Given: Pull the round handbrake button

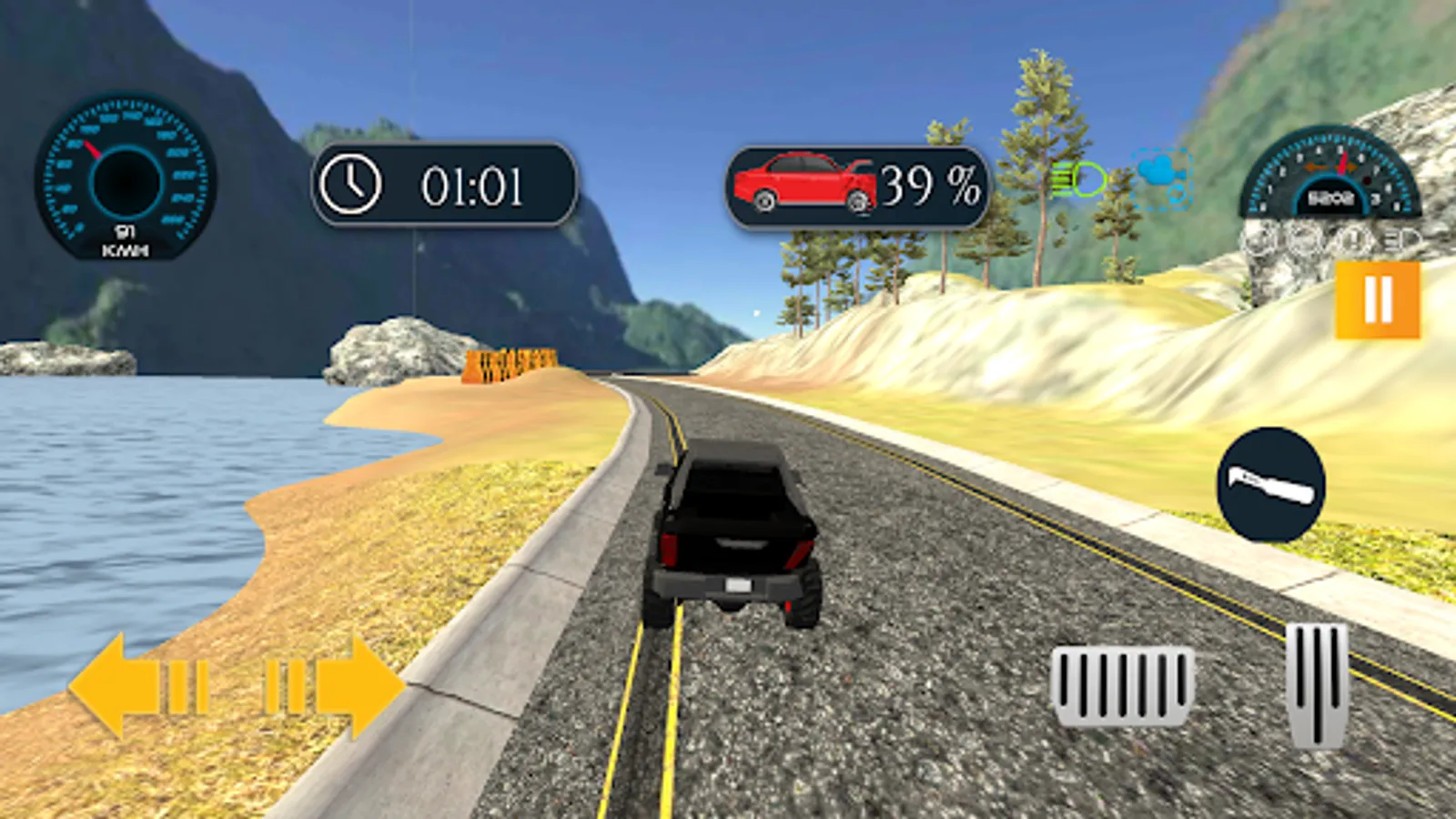Looking at the screenshot, I should point(1271,484).
